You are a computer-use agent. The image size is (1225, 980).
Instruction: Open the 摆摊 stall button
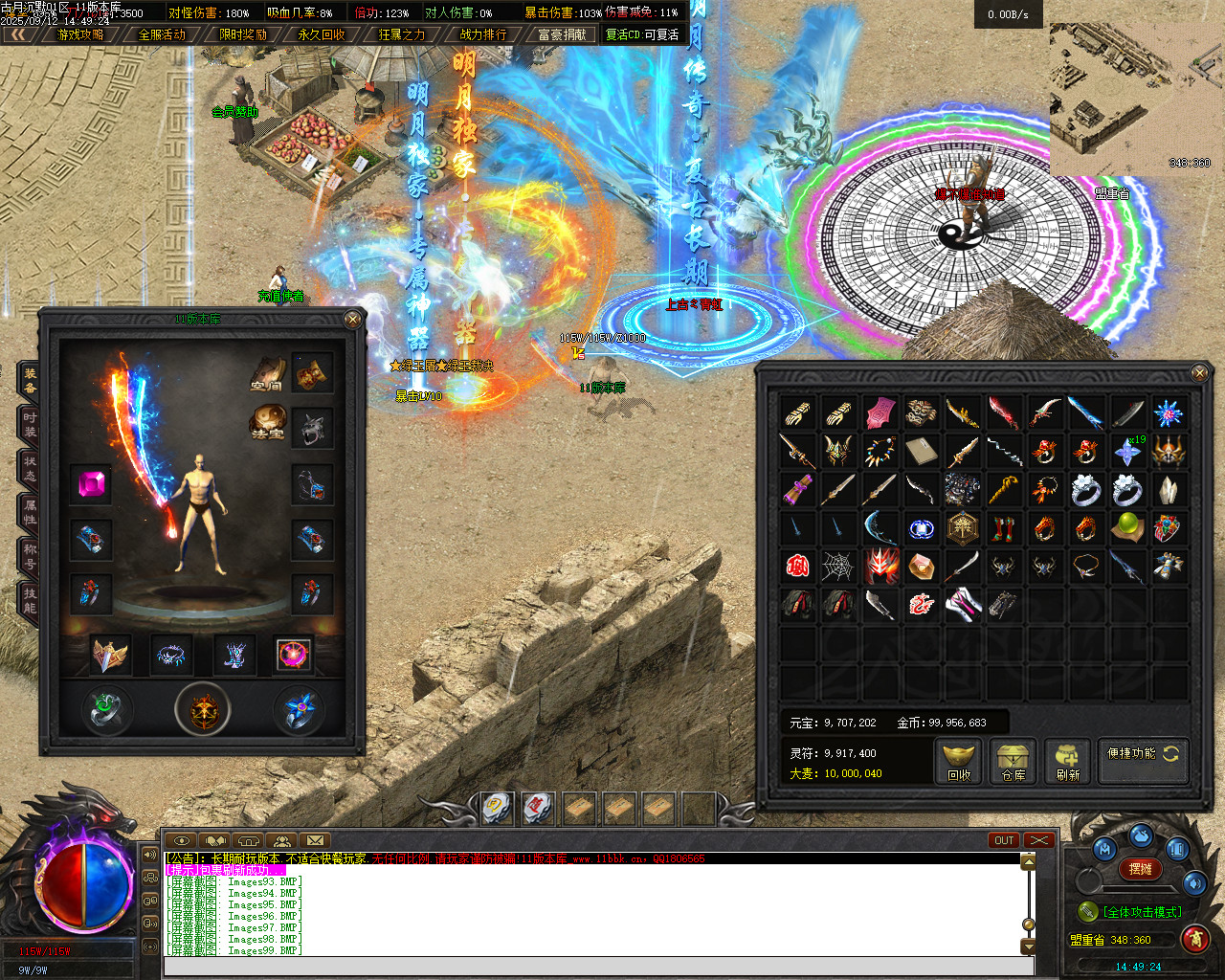[1140, 869]
